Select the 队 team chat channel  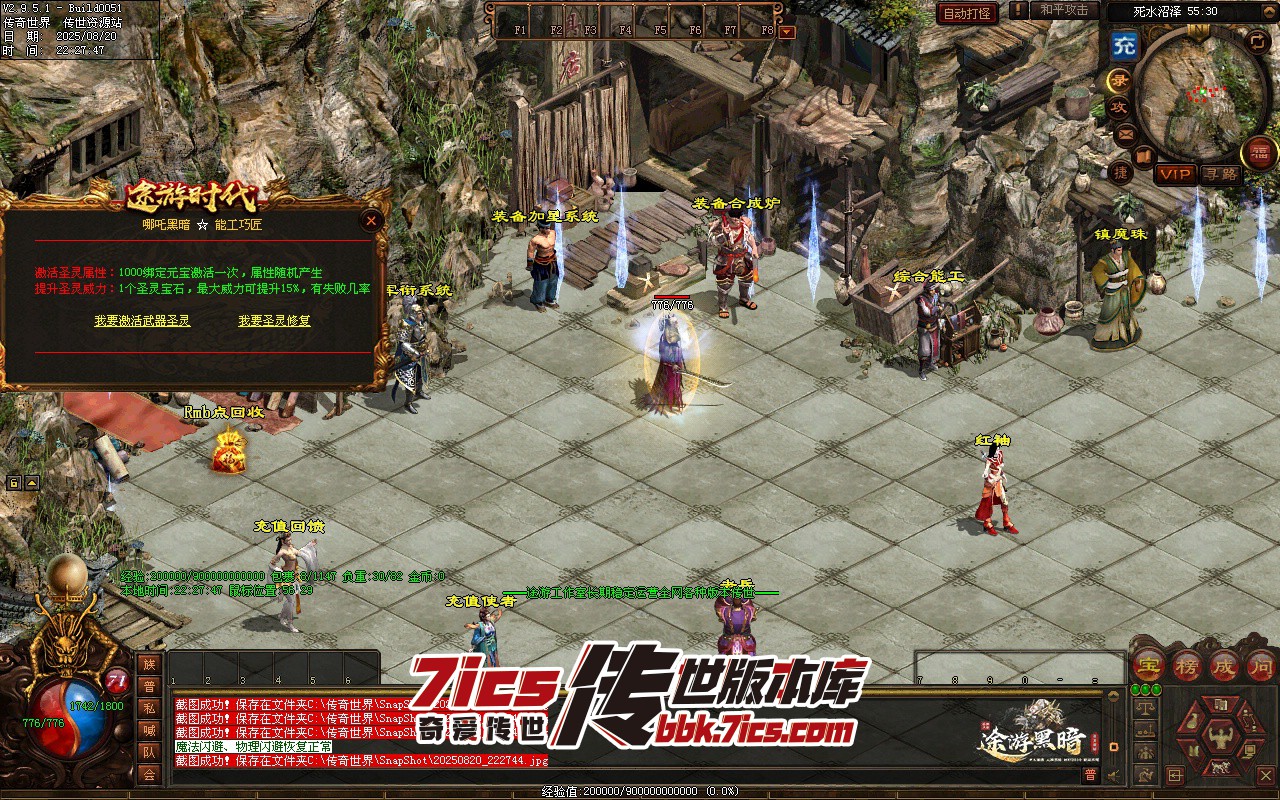(x=149, y=752)
